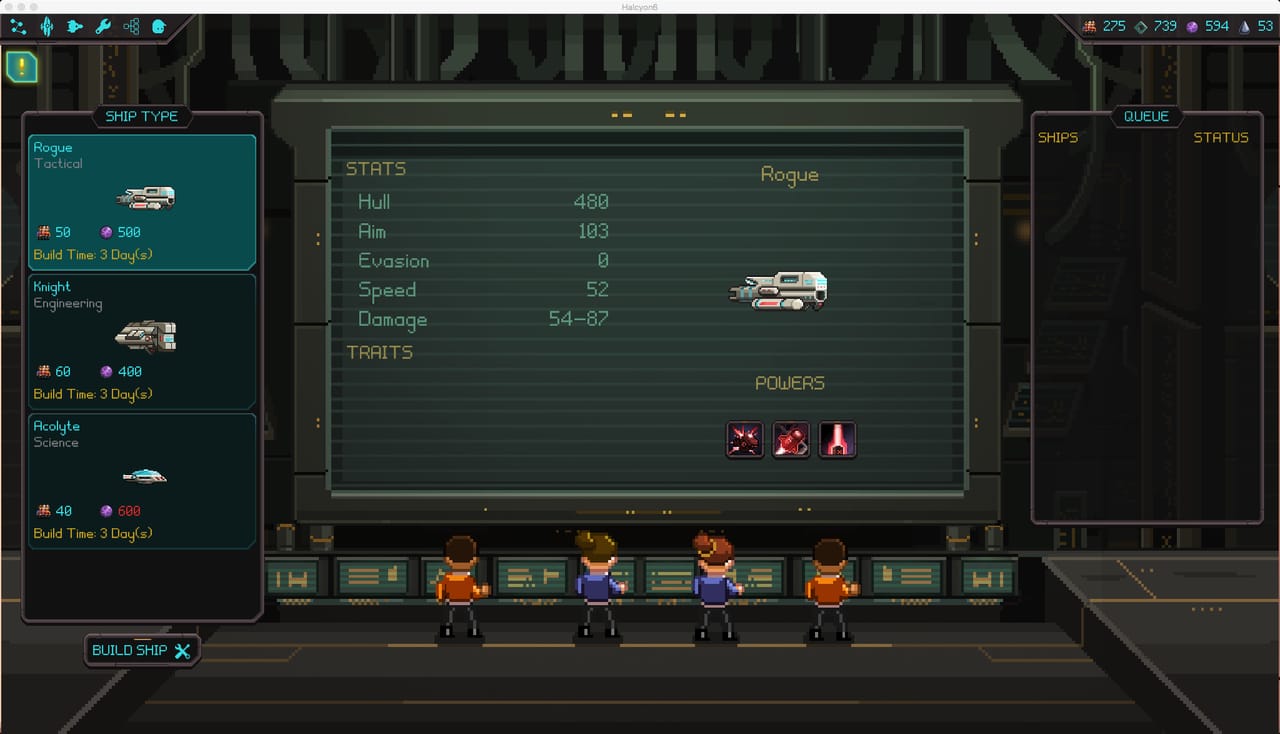Expand the QUEUE panel header
The width and height of the screenshot is (1280, 734).
tap(1147, 116)
